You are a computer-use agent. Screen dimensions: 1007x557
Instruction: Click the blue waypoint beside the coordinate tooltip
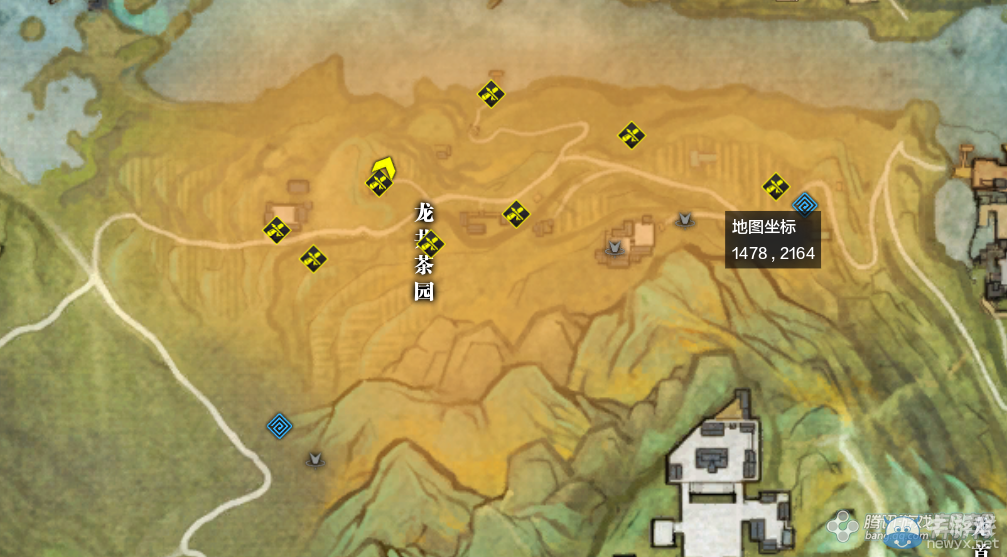tap(805, 206)
